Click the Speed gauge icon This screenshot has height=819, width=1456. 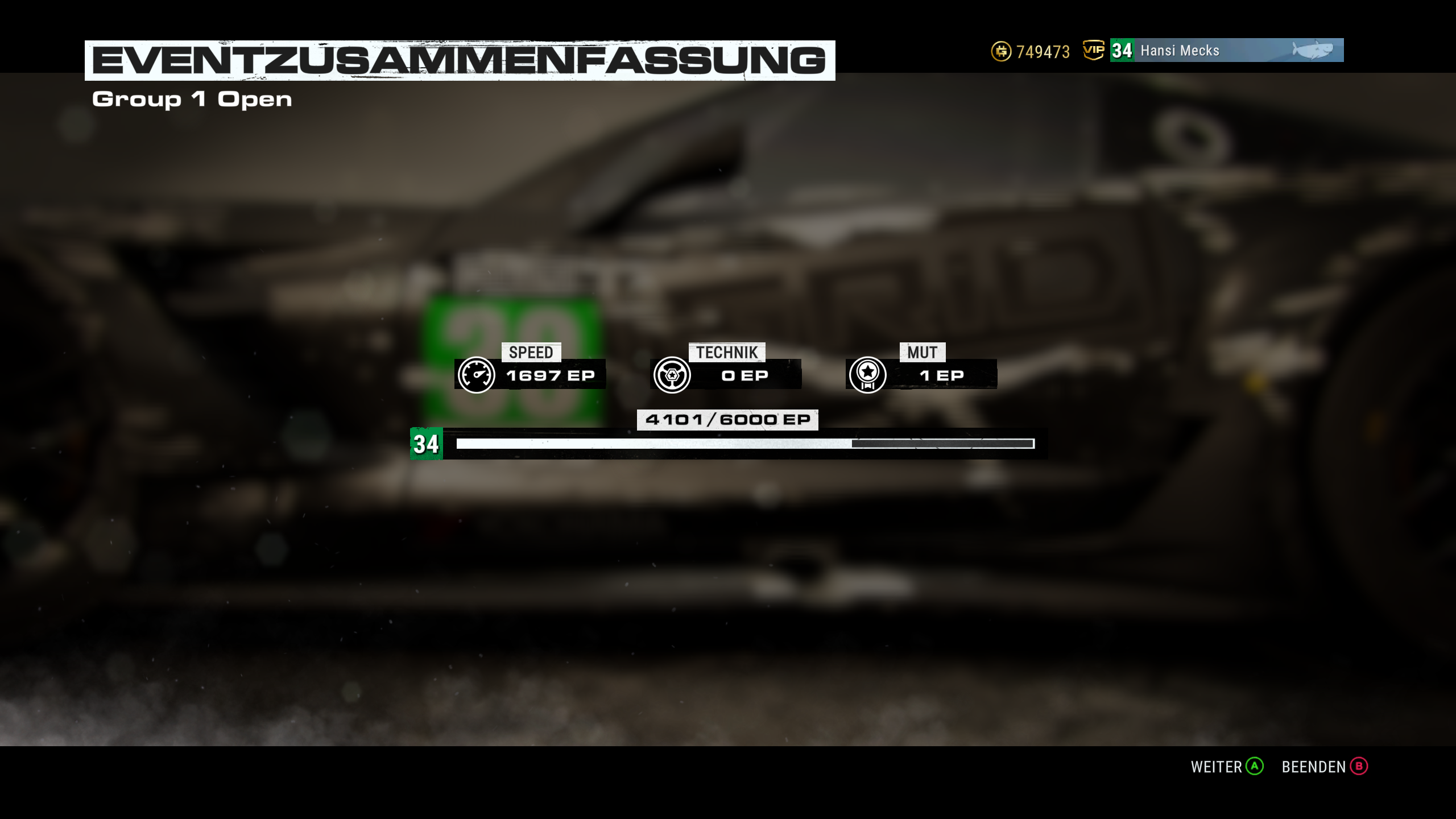pos(478,374)
